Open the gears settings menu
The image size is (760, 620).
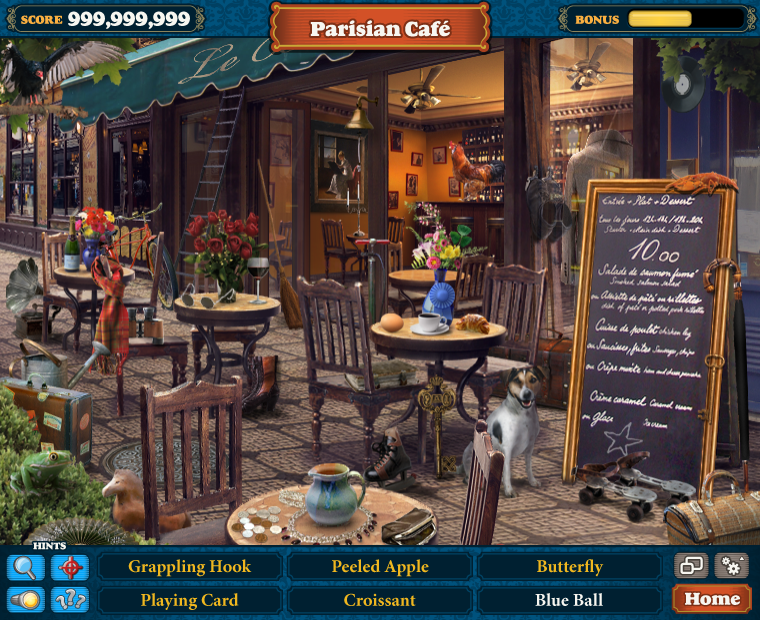click(732, 566)
